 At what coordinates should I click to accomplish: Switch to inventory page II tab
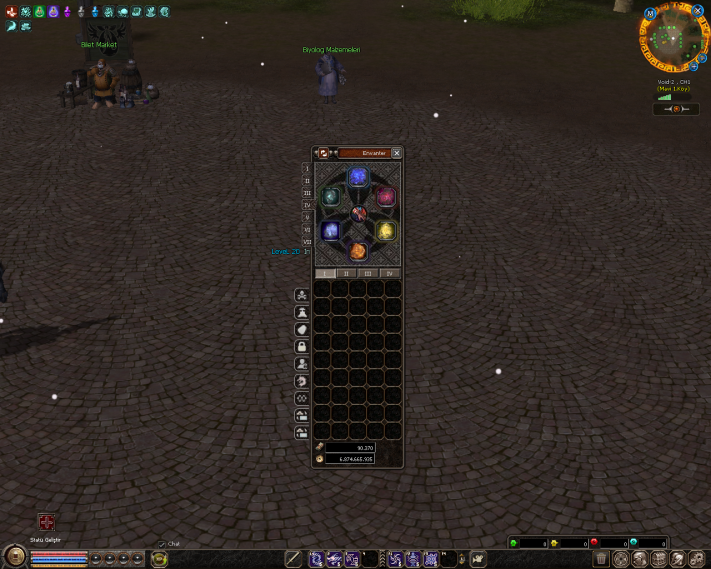click(x=346, y=273)
